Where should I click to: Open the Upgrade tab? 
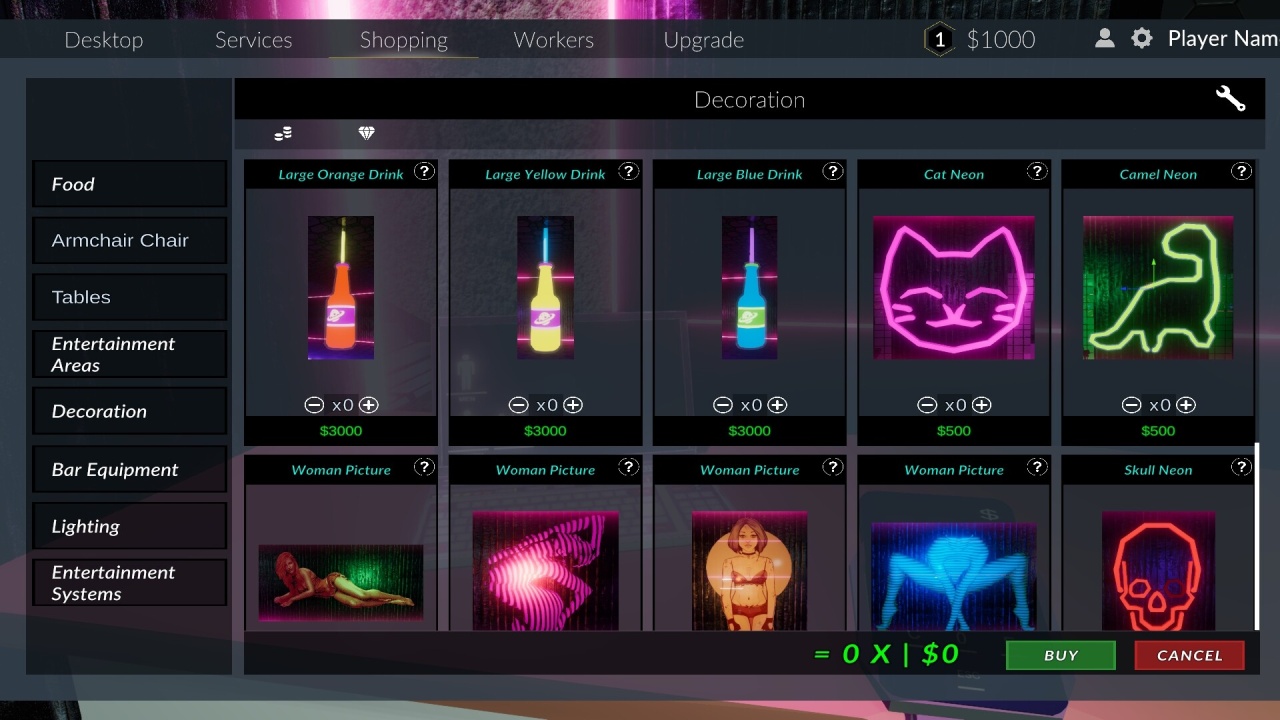pyautogui.click(x=704, y=40)
